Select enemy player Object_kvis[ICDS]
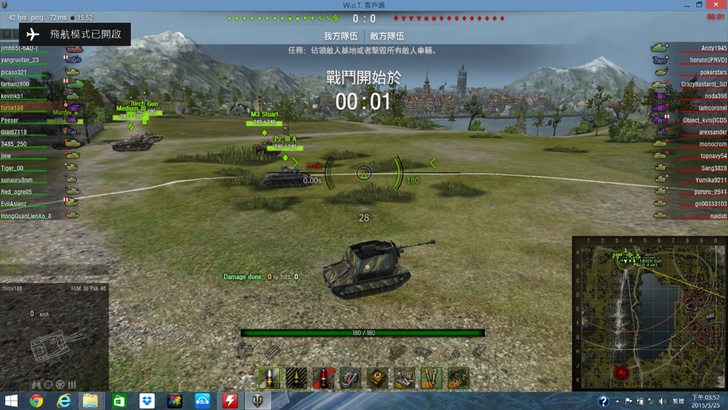 [x=706, y=120]
